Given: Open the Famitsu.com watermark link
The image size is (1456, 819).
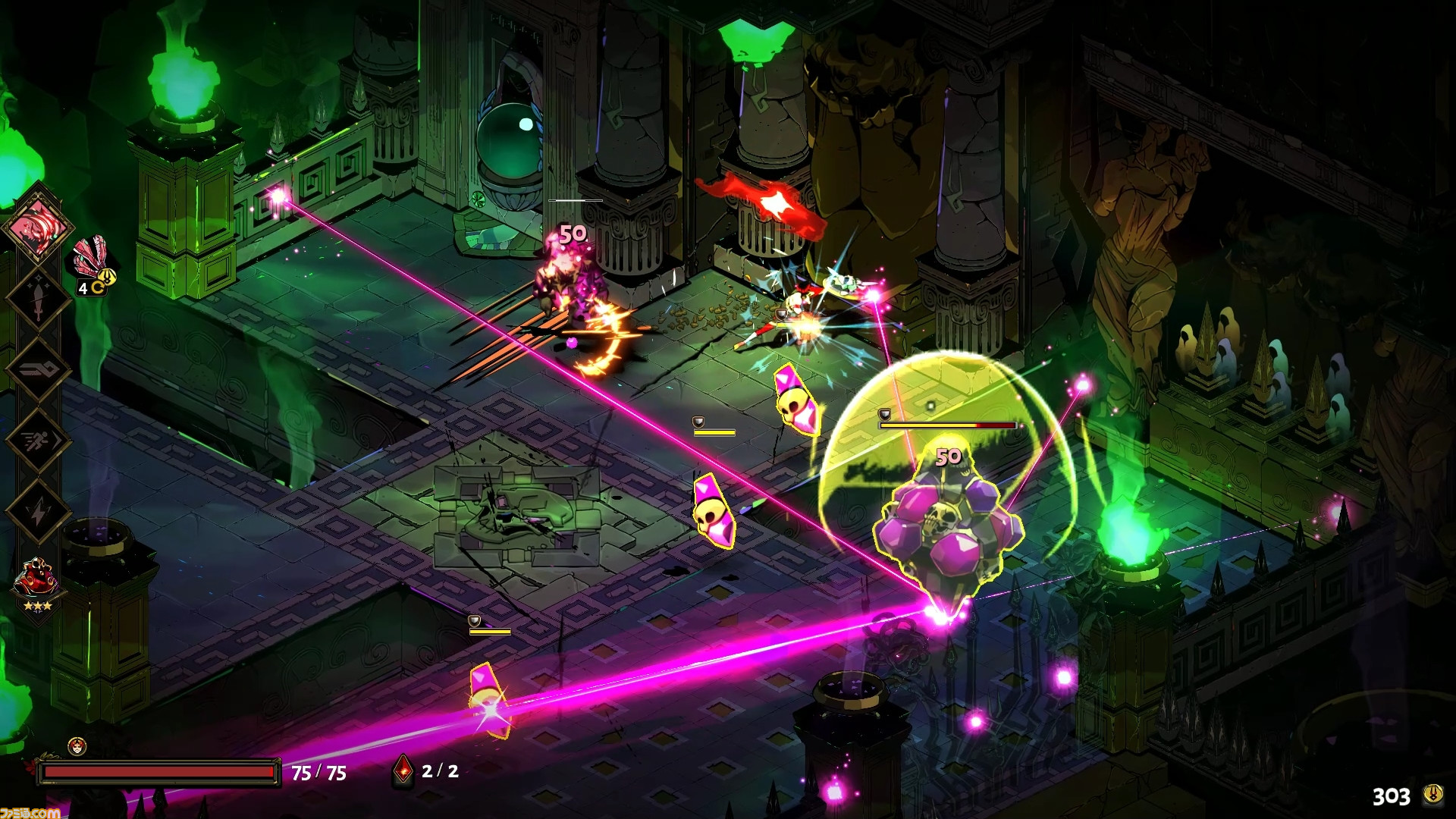Looking at the screenshot, I should pos(30,813).
